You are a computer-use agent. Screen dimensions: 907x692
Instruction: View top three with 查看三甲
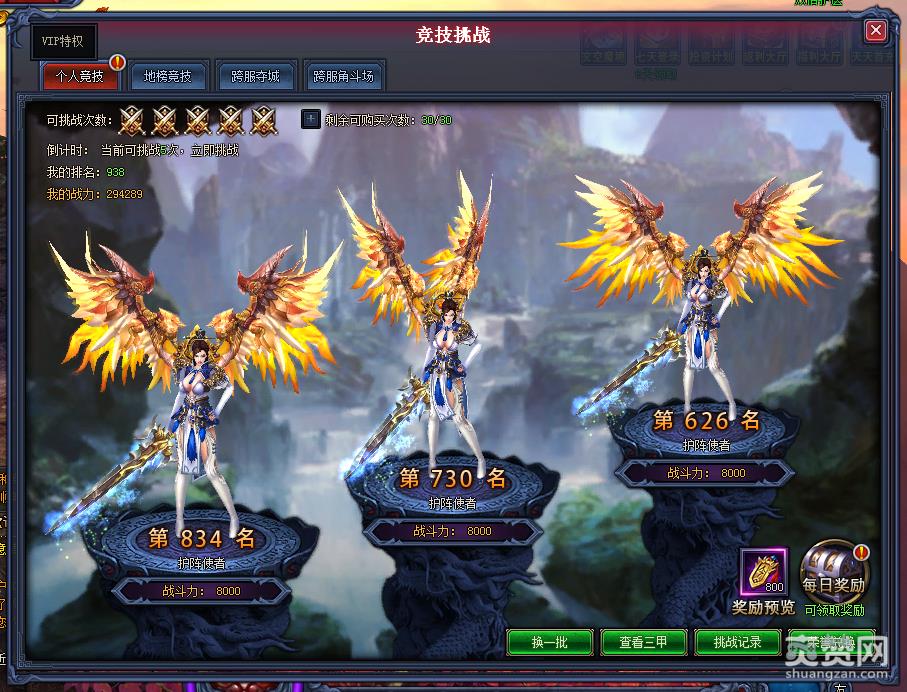(643, 642)
